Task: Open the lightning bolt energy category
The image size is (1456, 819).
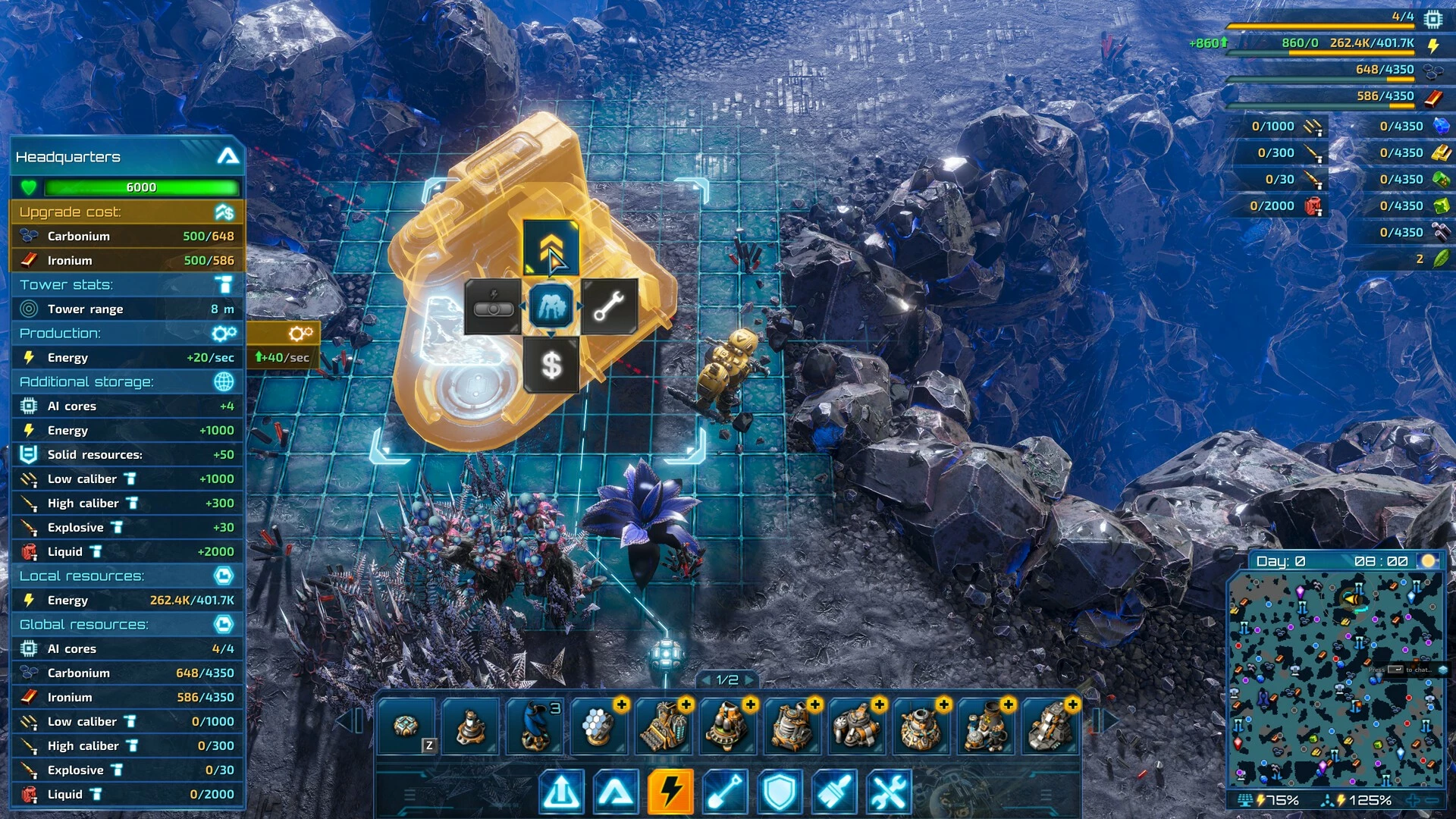Action: click(x=670, y=792)
